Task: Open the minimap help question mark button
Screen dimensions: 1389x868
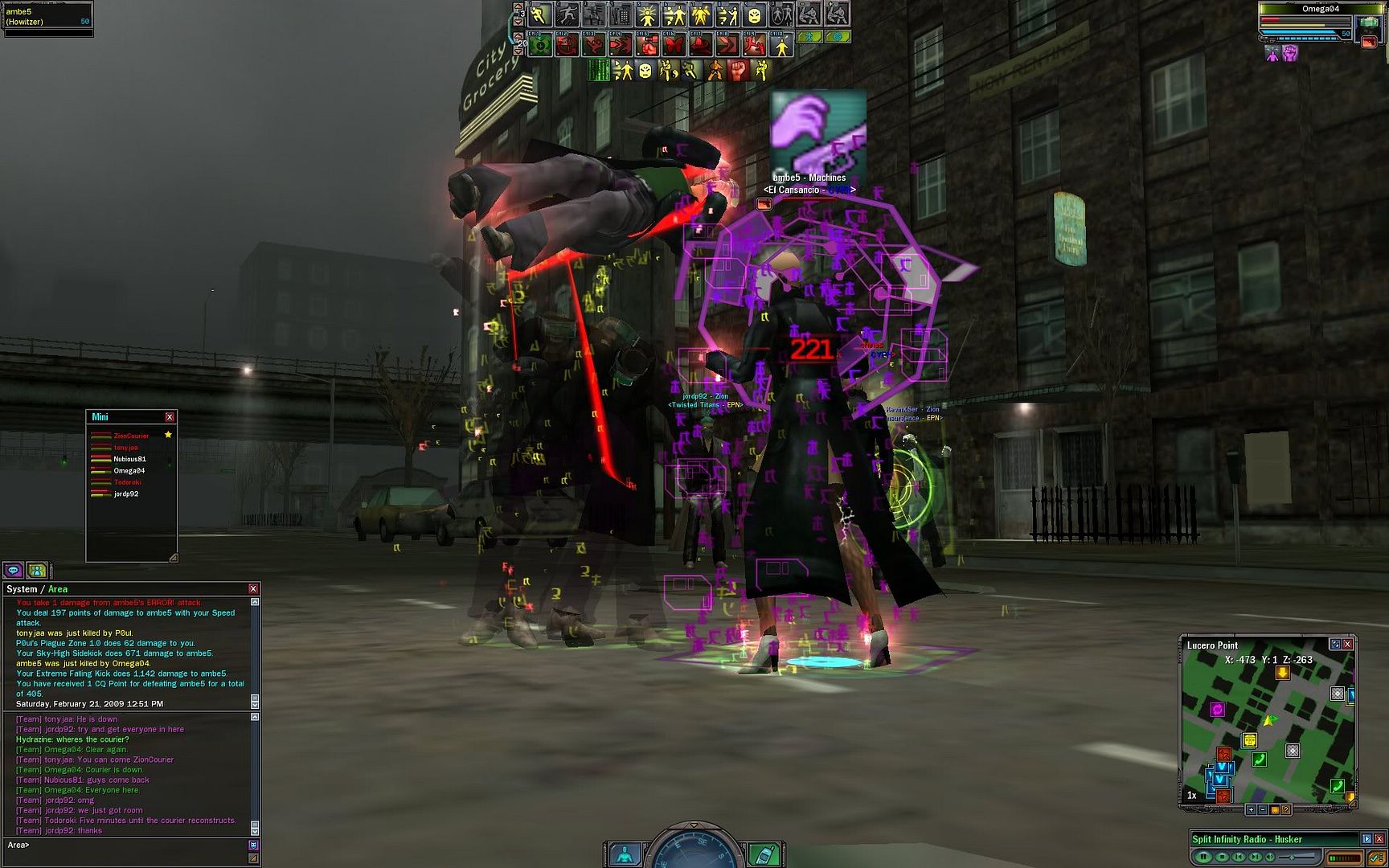Action: 1286,810
